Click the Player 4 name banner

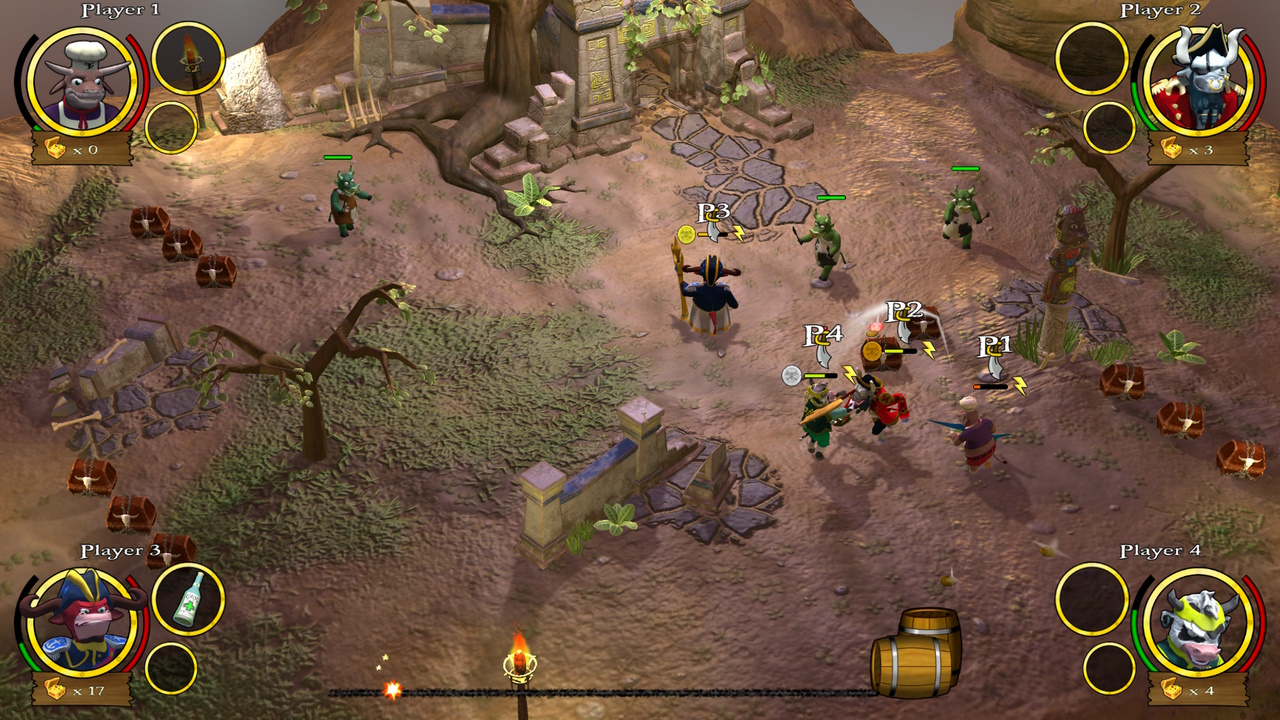coord(1161,550)
